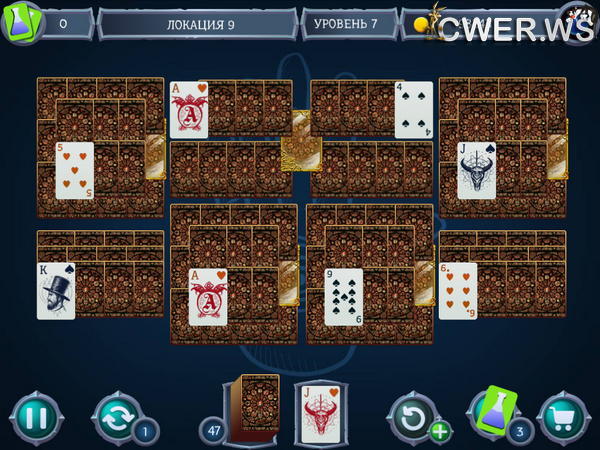Undo the last move
The image size is (600, 450).
[x=412, y=416]
